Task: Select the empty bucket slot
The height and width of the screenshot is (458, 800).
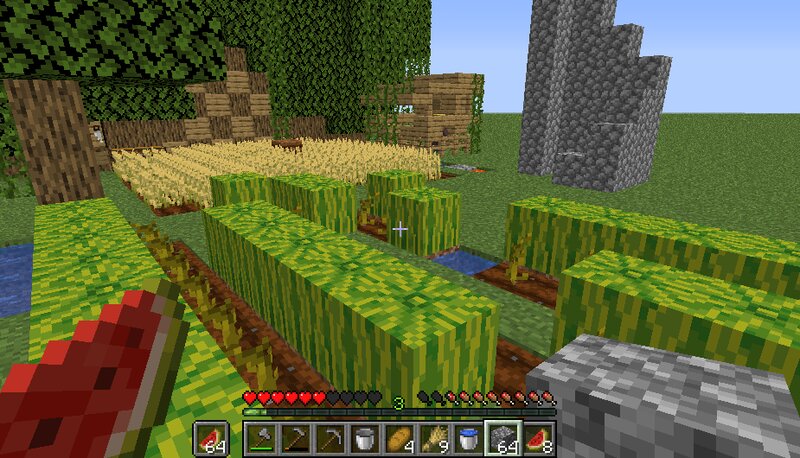Action: (364, 438)
